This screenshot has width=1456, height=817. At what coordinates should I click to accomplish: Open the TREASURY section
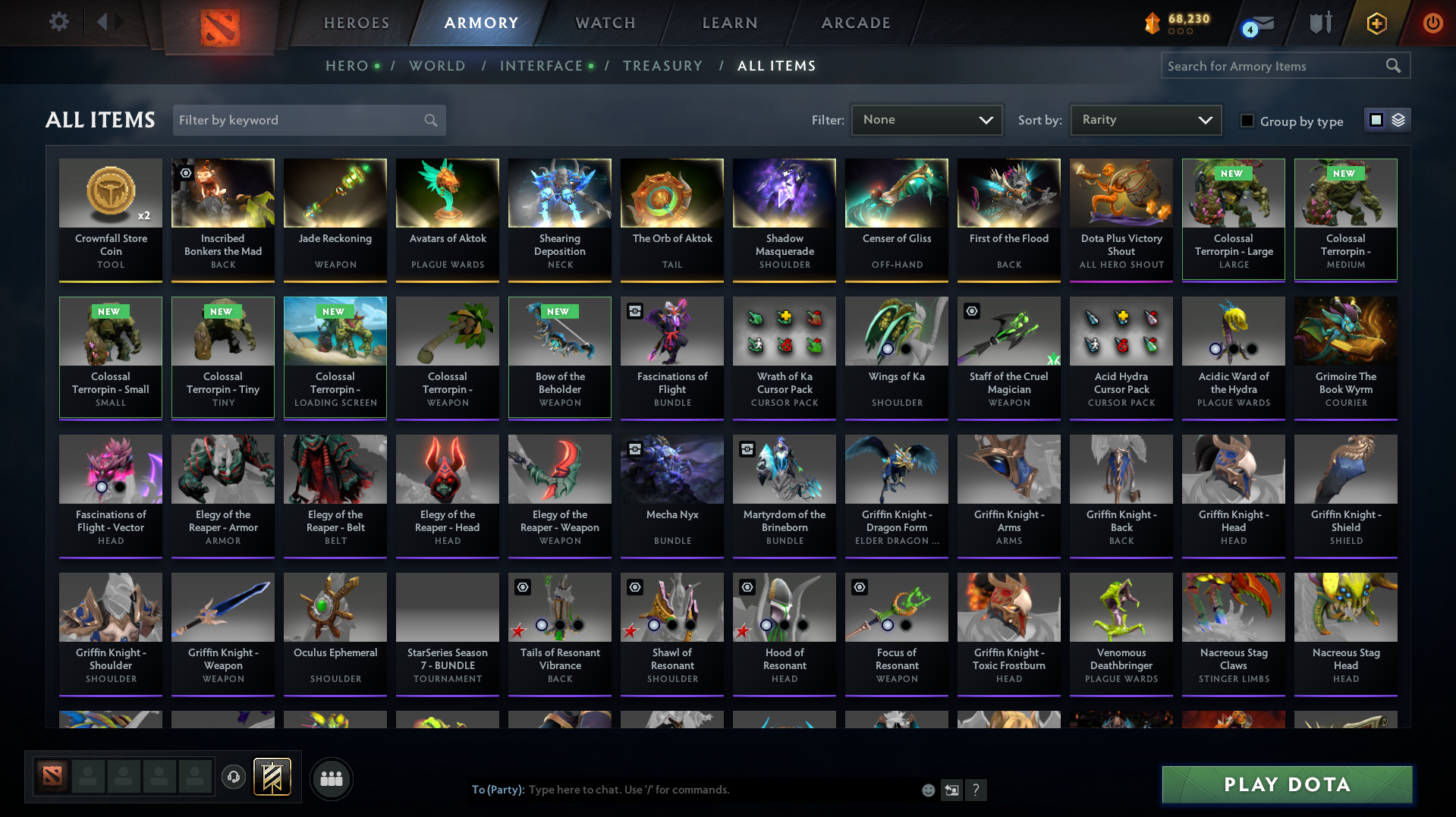pos(662,66)
